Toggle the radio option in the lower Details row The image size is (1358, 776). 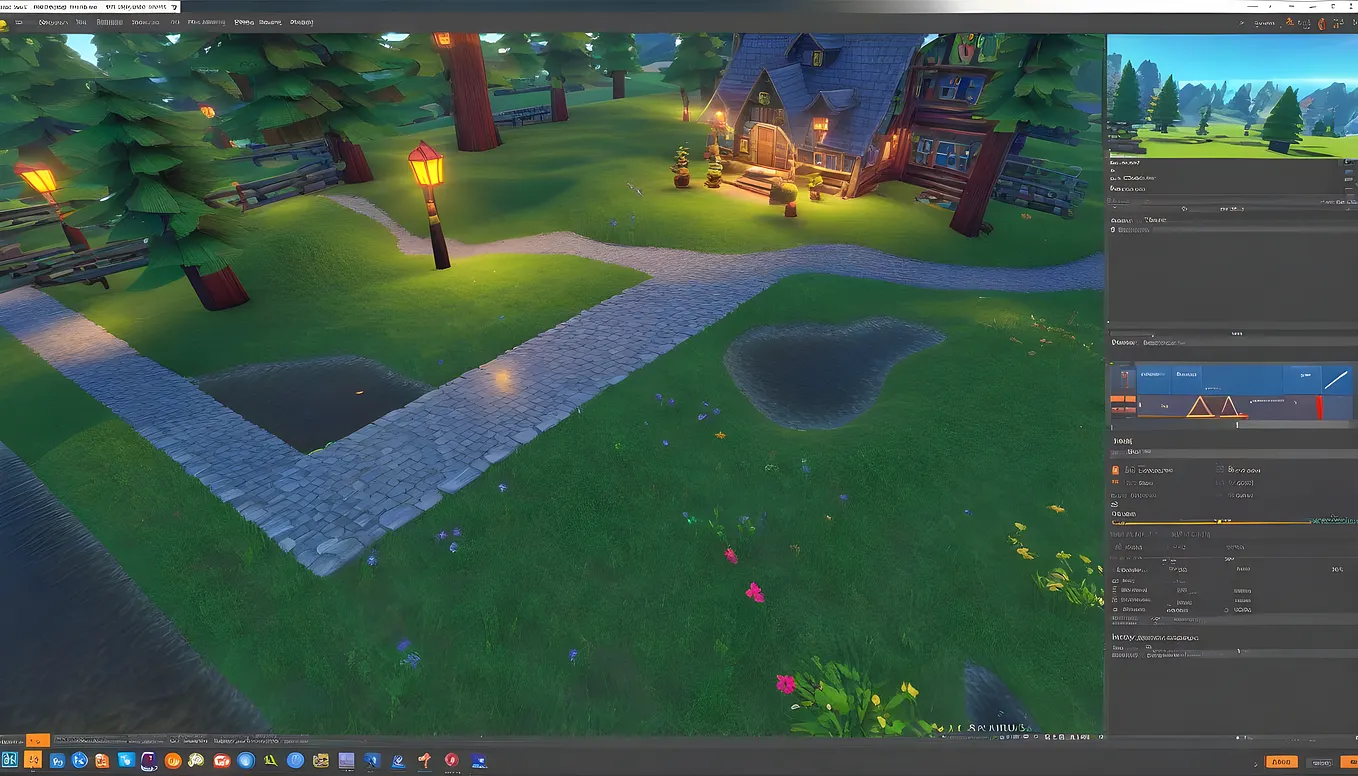click(1225, 610)
